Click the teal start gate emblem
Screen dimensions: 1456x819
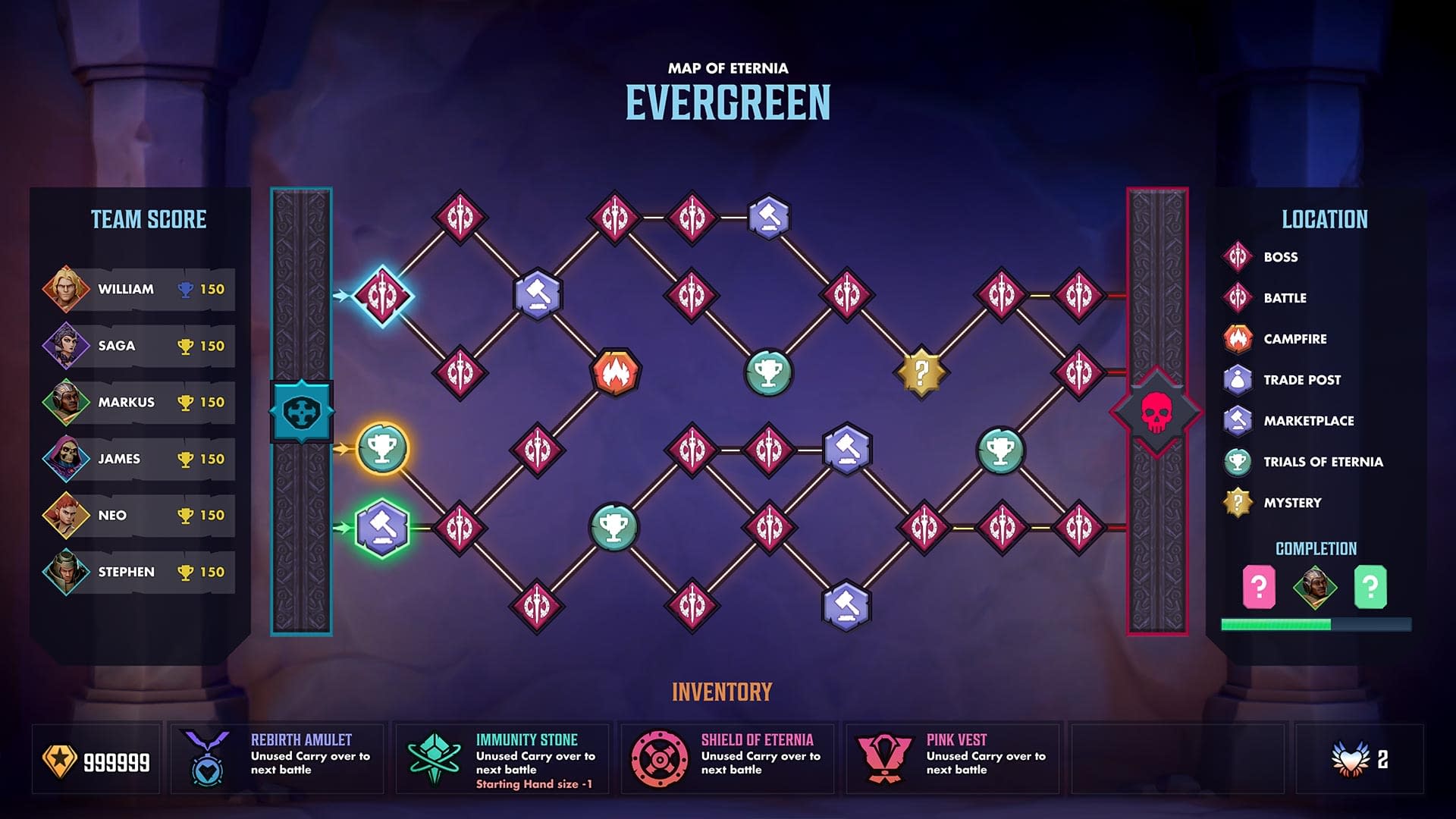coord(301,412)
